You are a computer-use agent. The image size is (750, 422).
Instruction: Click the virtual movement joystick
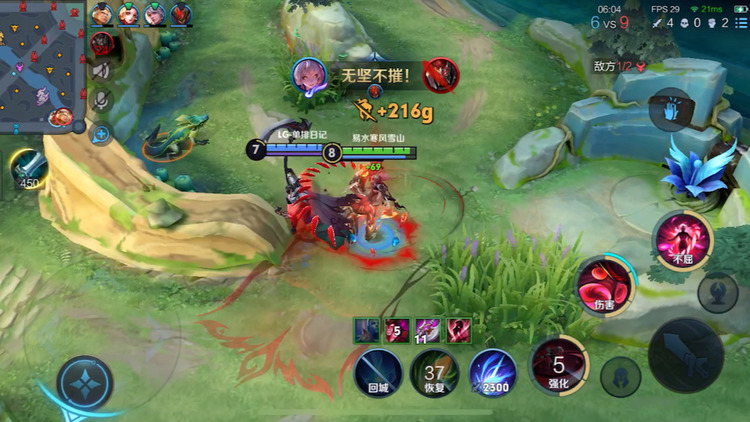pos(83,382)
